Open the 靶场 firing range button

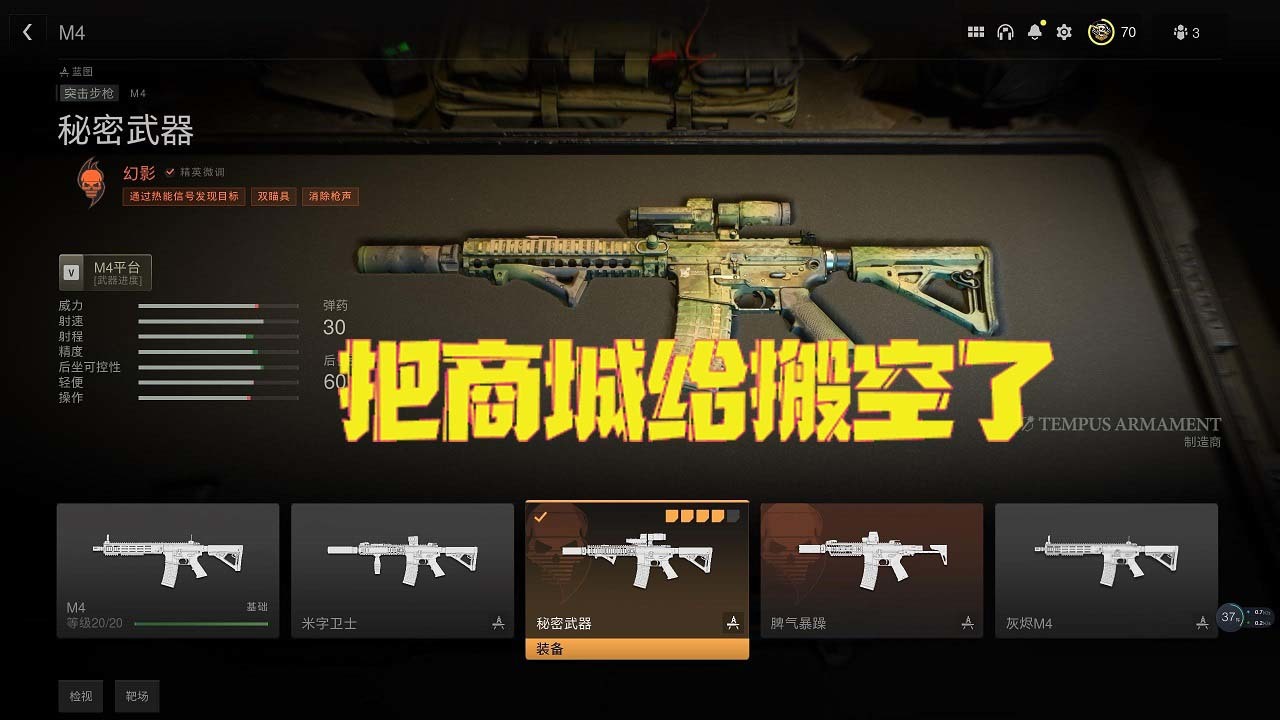pos(137,696)
